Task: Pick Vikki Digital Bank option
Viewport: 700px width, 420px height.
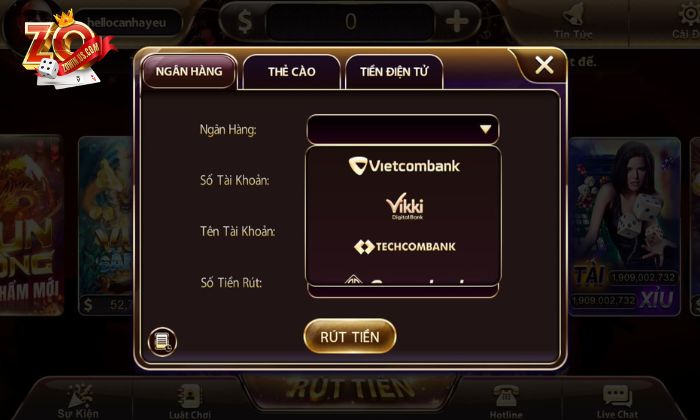Action: coord(403,206)
